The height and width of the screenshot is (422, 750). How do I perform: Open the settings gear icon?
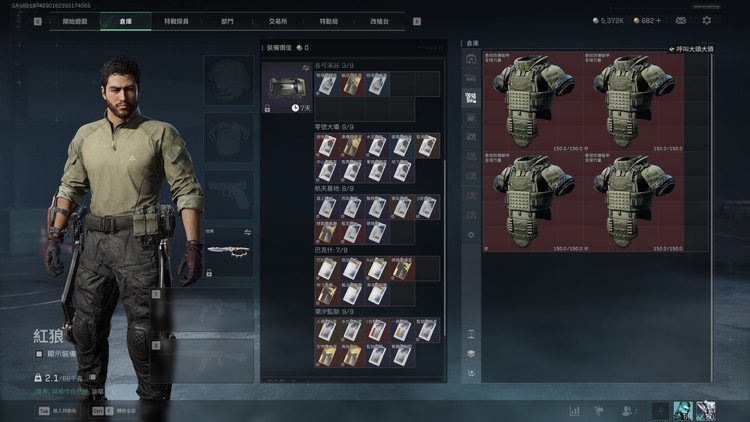(x=707, y=20)
